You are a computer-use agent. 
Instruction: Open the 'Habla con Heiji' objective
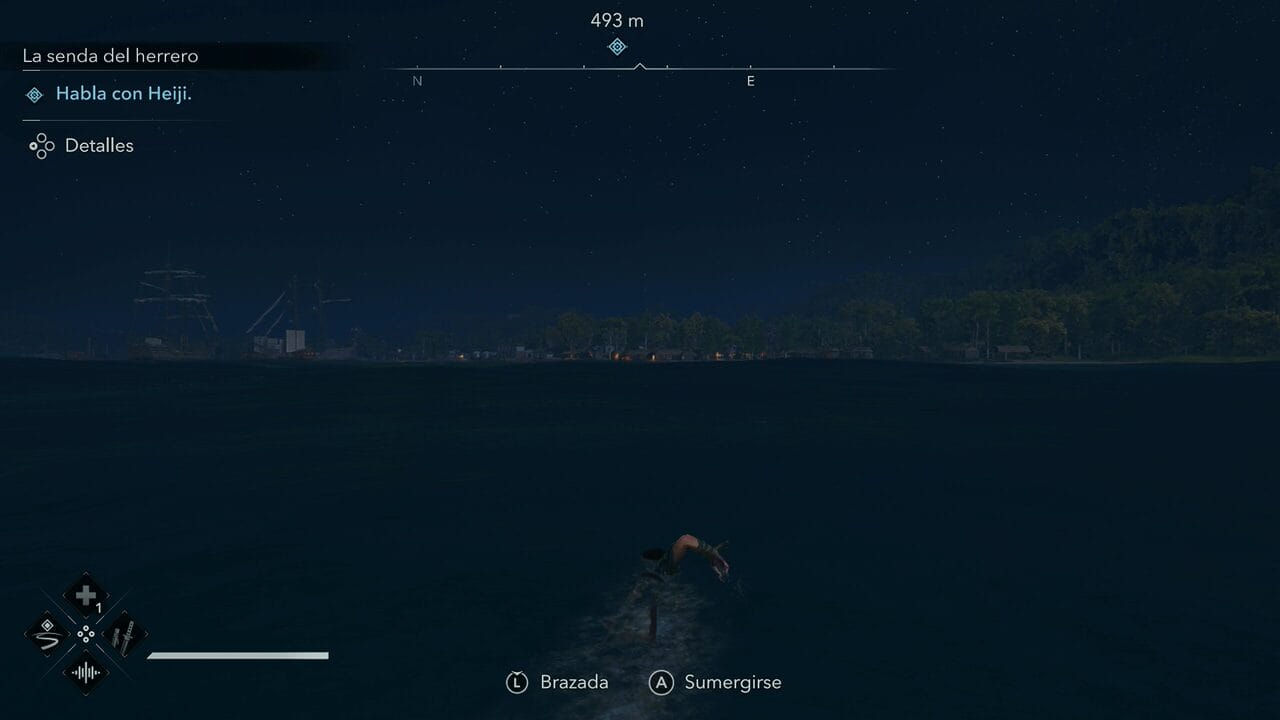pos(123,94)
